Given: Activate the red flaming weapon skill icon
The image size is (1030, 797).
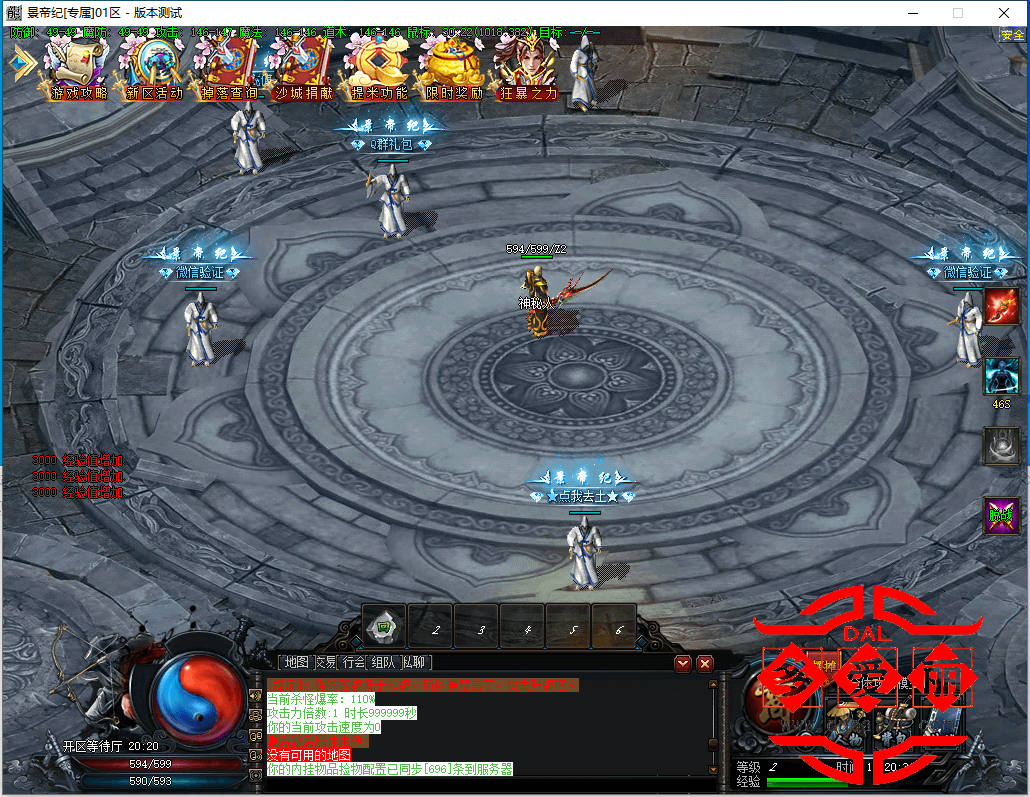Looking at the screenshot, I should pos(1001,306).
